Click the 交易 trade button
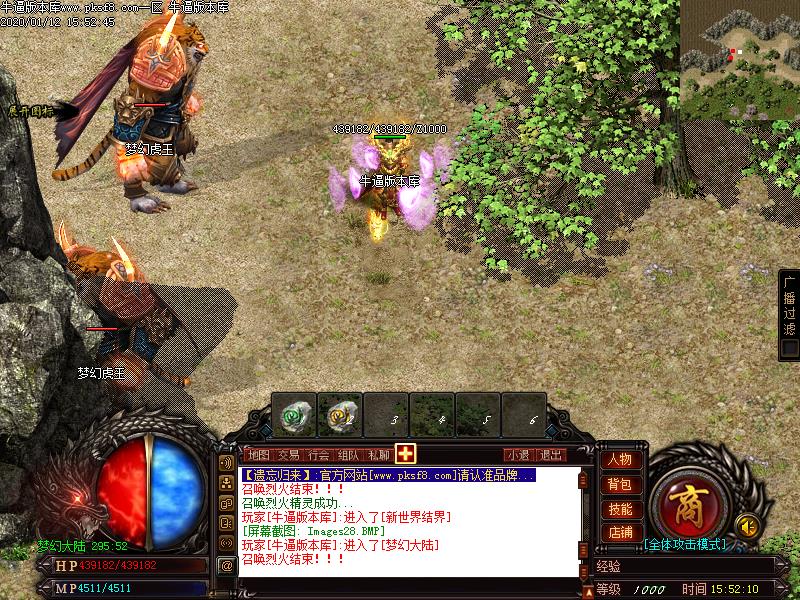The width and height of the screenshot is (800, 600). [288, 454]
